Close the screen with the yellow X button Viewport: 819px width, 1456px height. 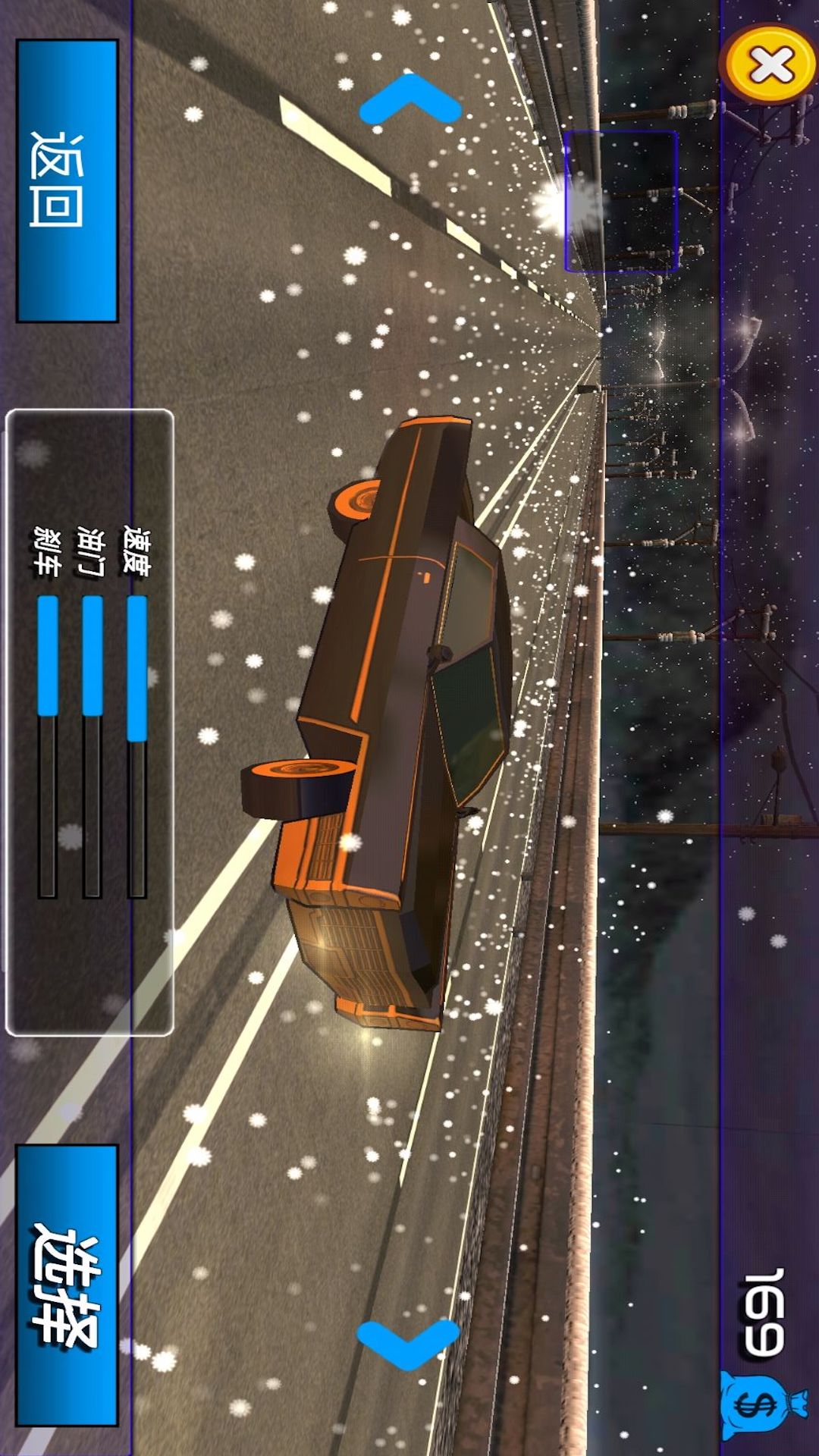pos(770,65)
